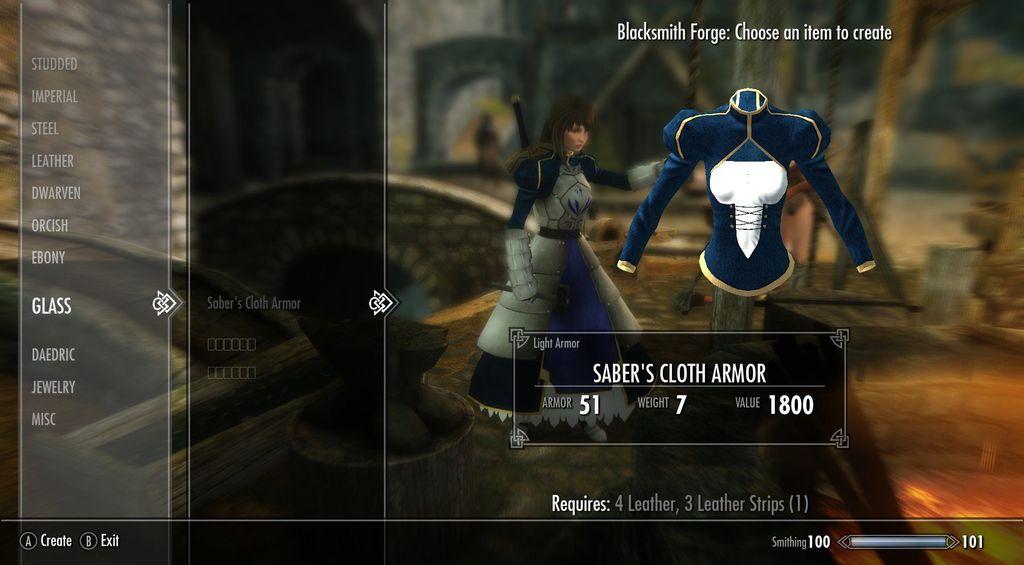Switch to the Daedric category

(53, 355)
